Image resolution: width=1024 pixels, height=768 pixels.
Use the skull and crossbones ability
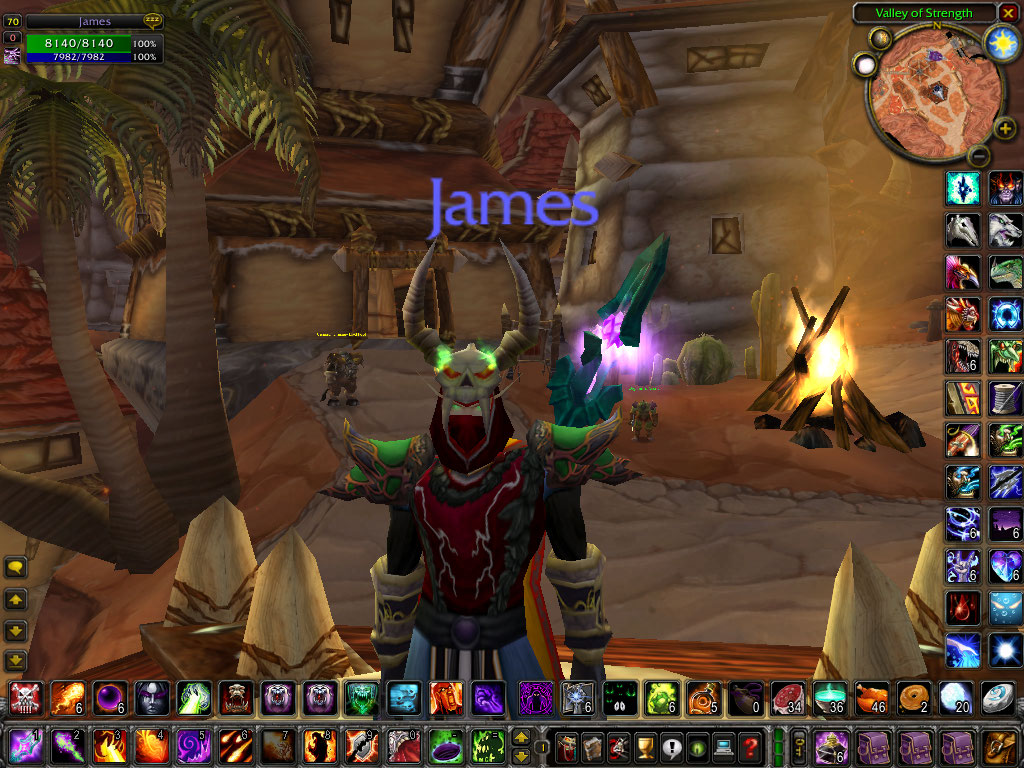point(23,696)
